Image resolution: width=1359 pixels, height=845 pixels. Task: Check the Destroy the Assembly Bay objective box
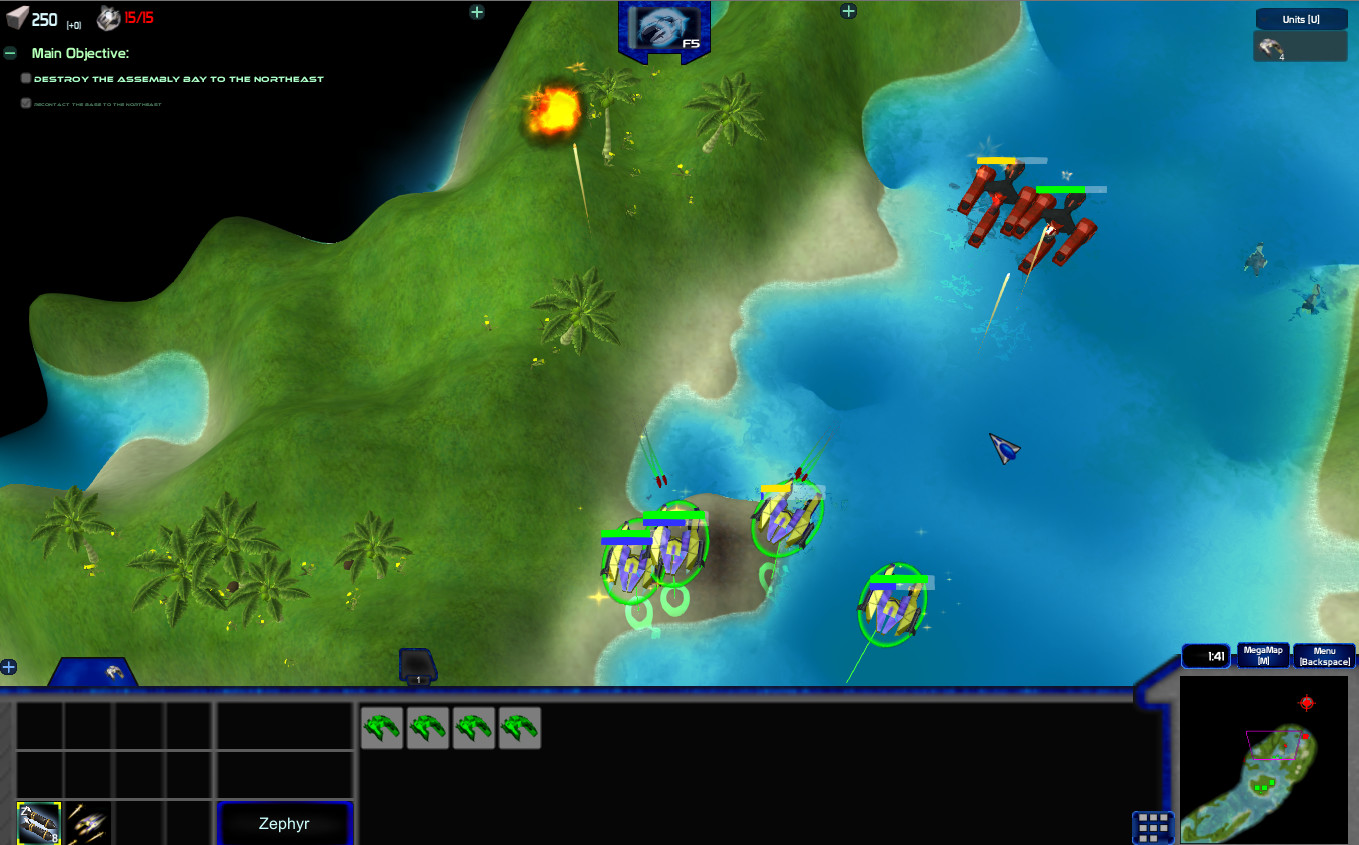coord(25,77)
